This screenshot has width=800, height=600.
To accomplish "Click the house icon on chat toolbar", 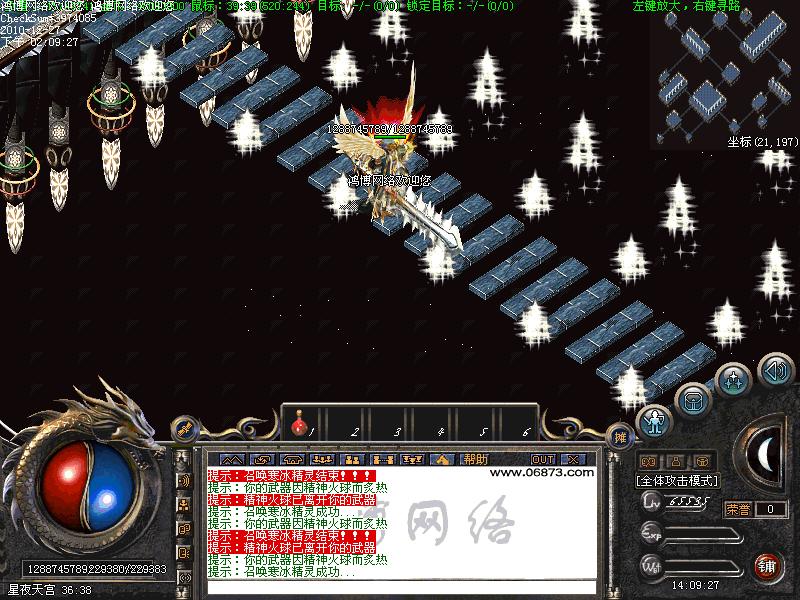I will 442,459.
